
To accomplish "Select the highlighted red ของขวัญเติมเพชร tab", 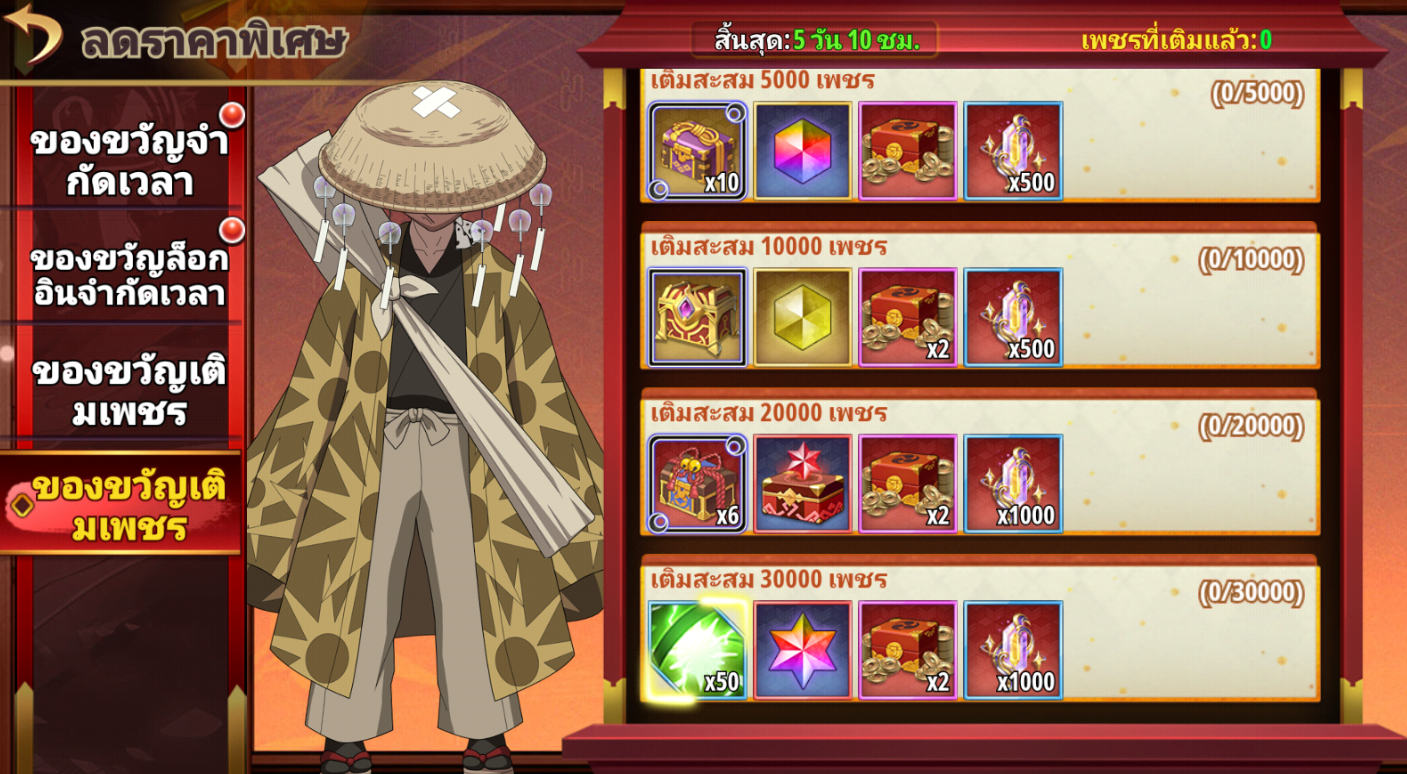I will point(122,505).
